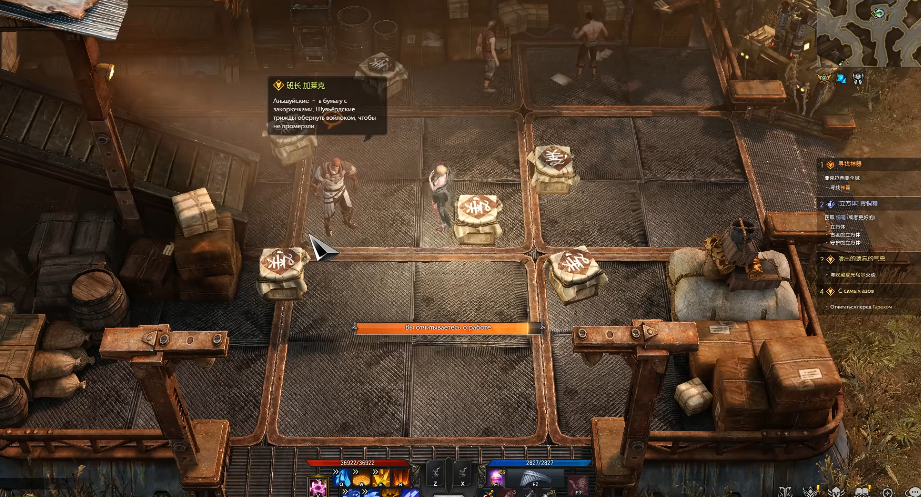This screenshot has width=921, height=497.
Task: Open the minimap in the corner
Action: (x=868, y=31)
